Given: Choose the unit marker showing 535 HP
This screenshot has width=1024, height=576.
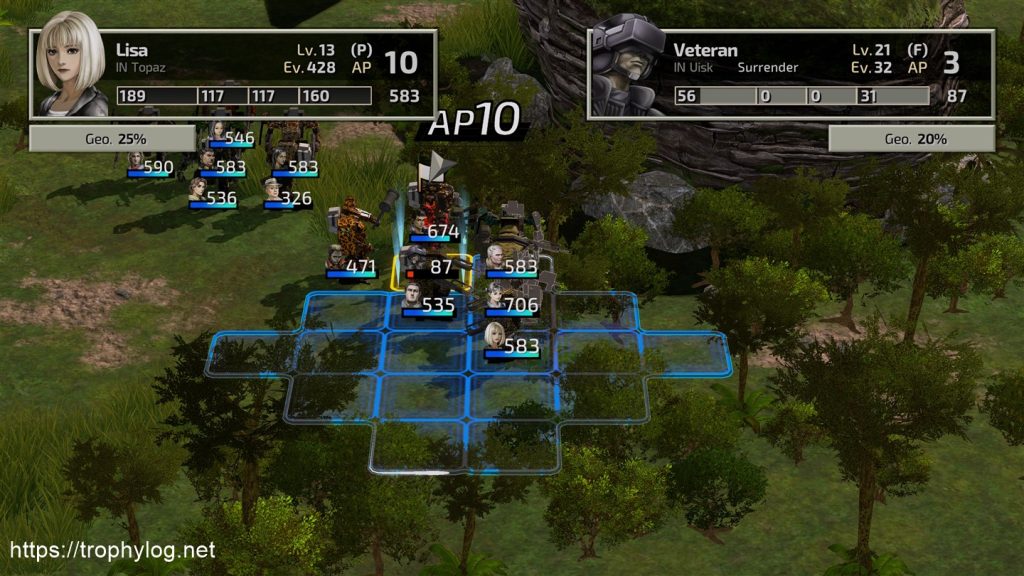Looking at the screenshot, I should click(428, 304).
